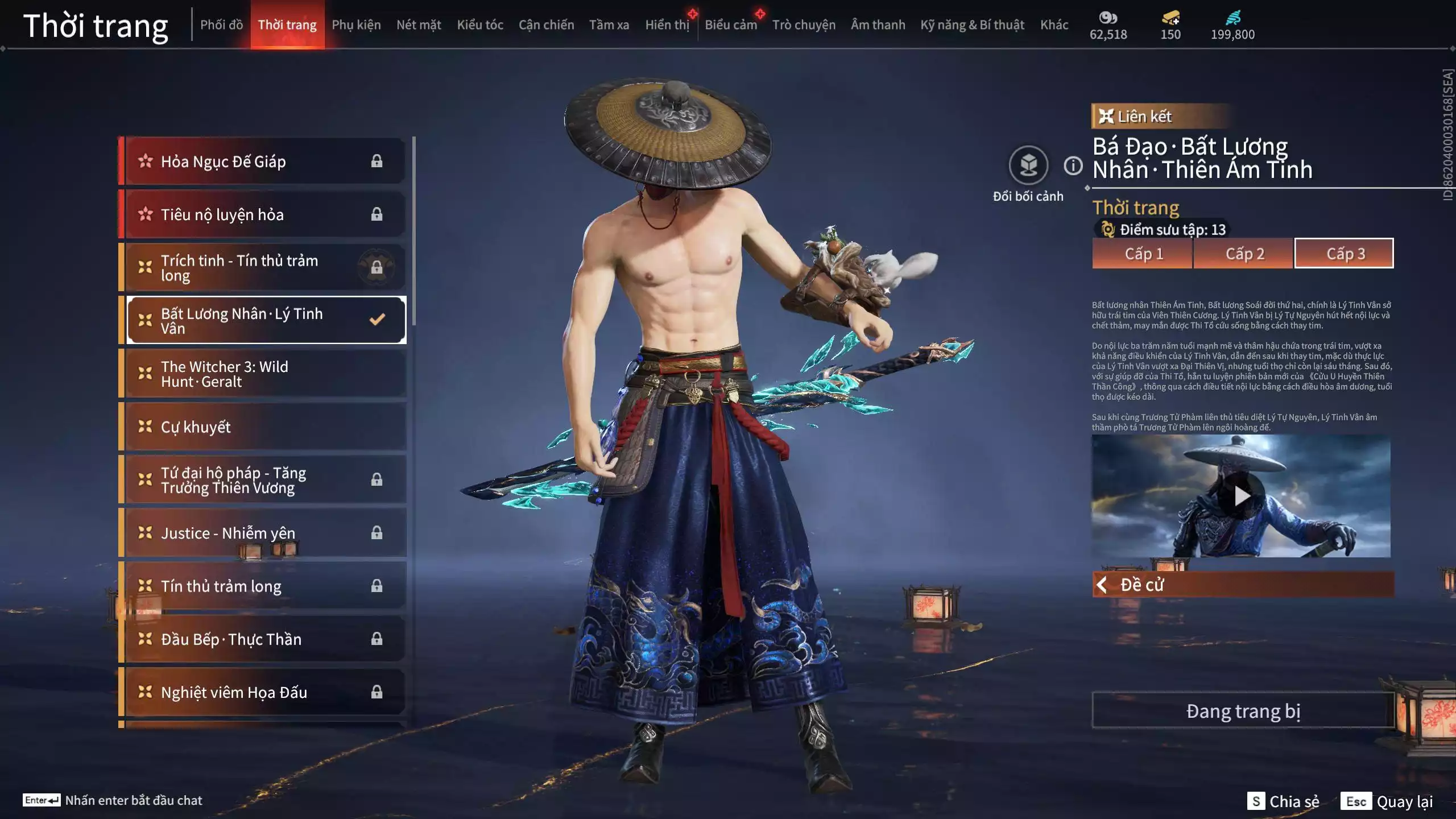1456x819 pixels.
Task: Switch outfit to Cấp 1
Action: (1142, 254)
